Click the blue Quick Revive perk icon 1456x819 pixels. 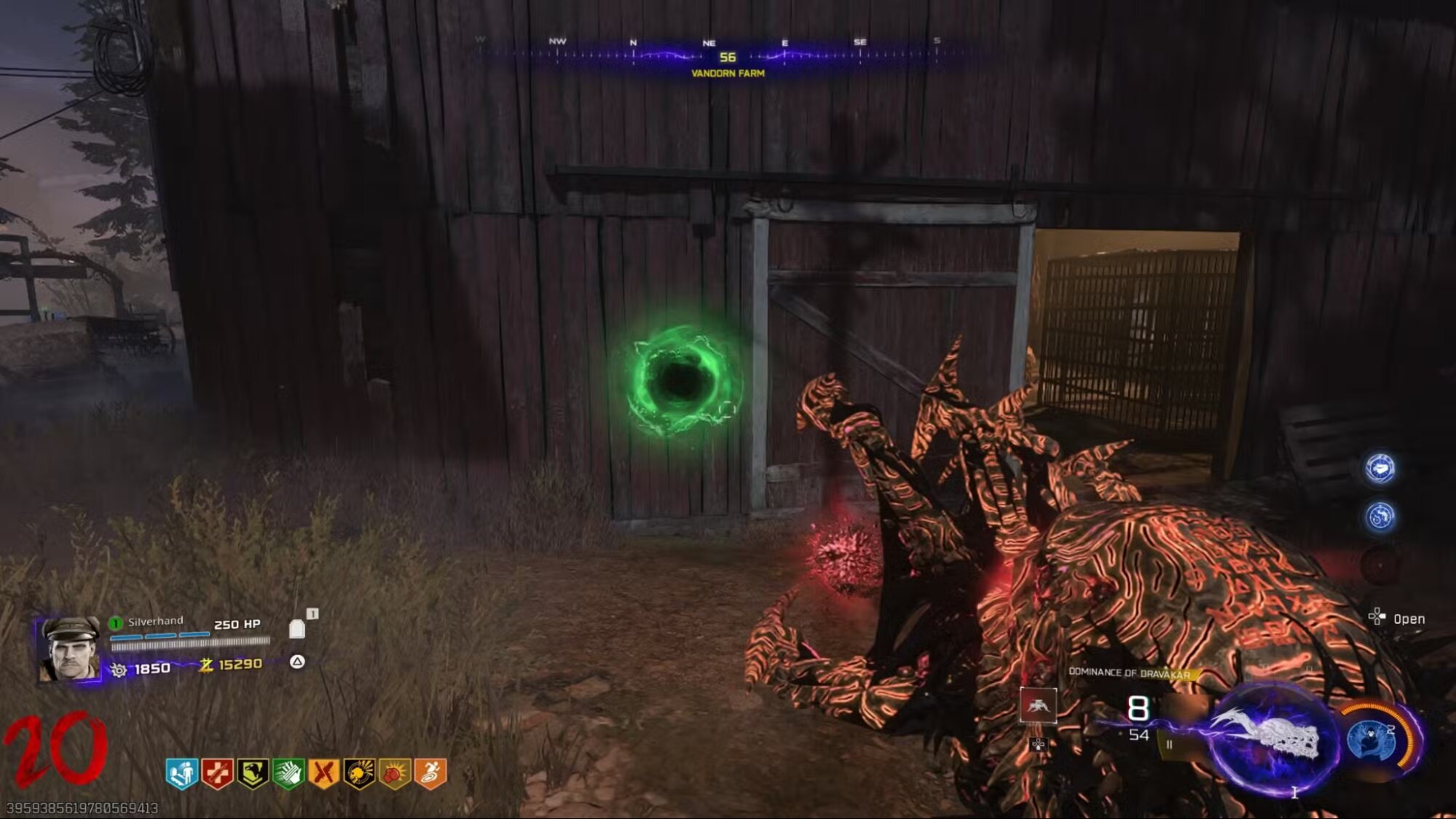[181, 773]
